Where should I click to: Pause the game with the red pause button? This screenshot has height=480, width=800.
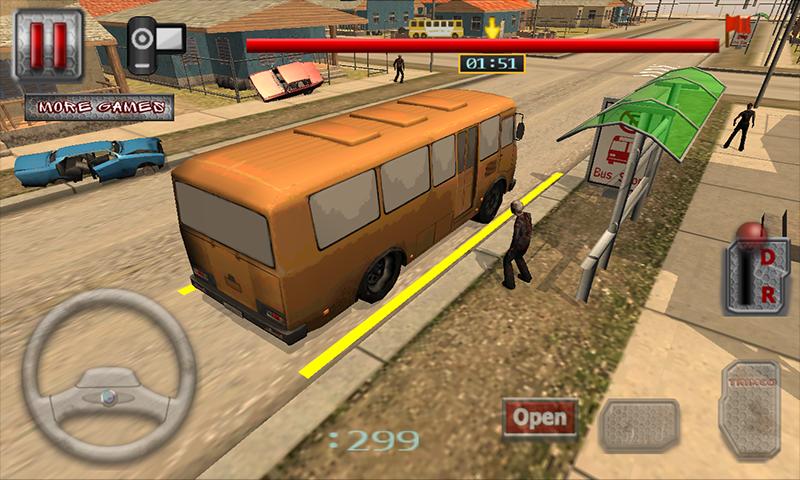[47, 45]
